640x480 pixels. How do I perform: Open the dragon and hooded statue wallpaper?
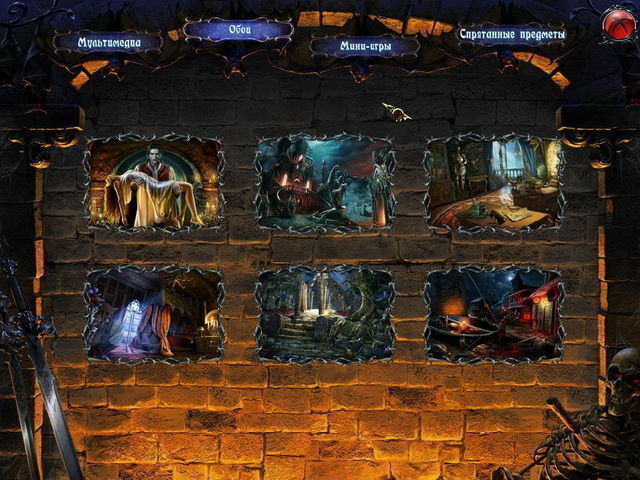point(325,184)
